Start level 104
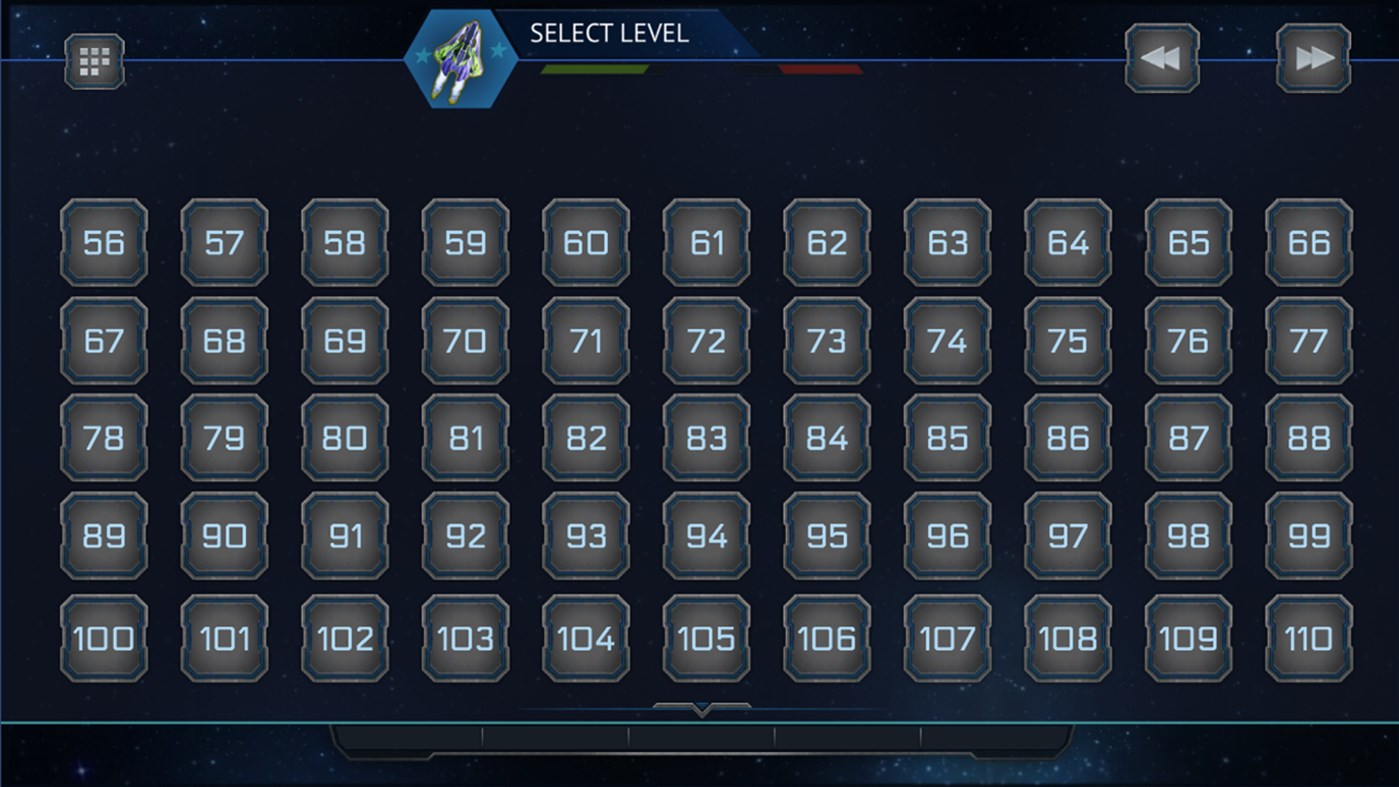Image resolution: width=1399 pixels, height=787 pixels. (x=586, y=638)
